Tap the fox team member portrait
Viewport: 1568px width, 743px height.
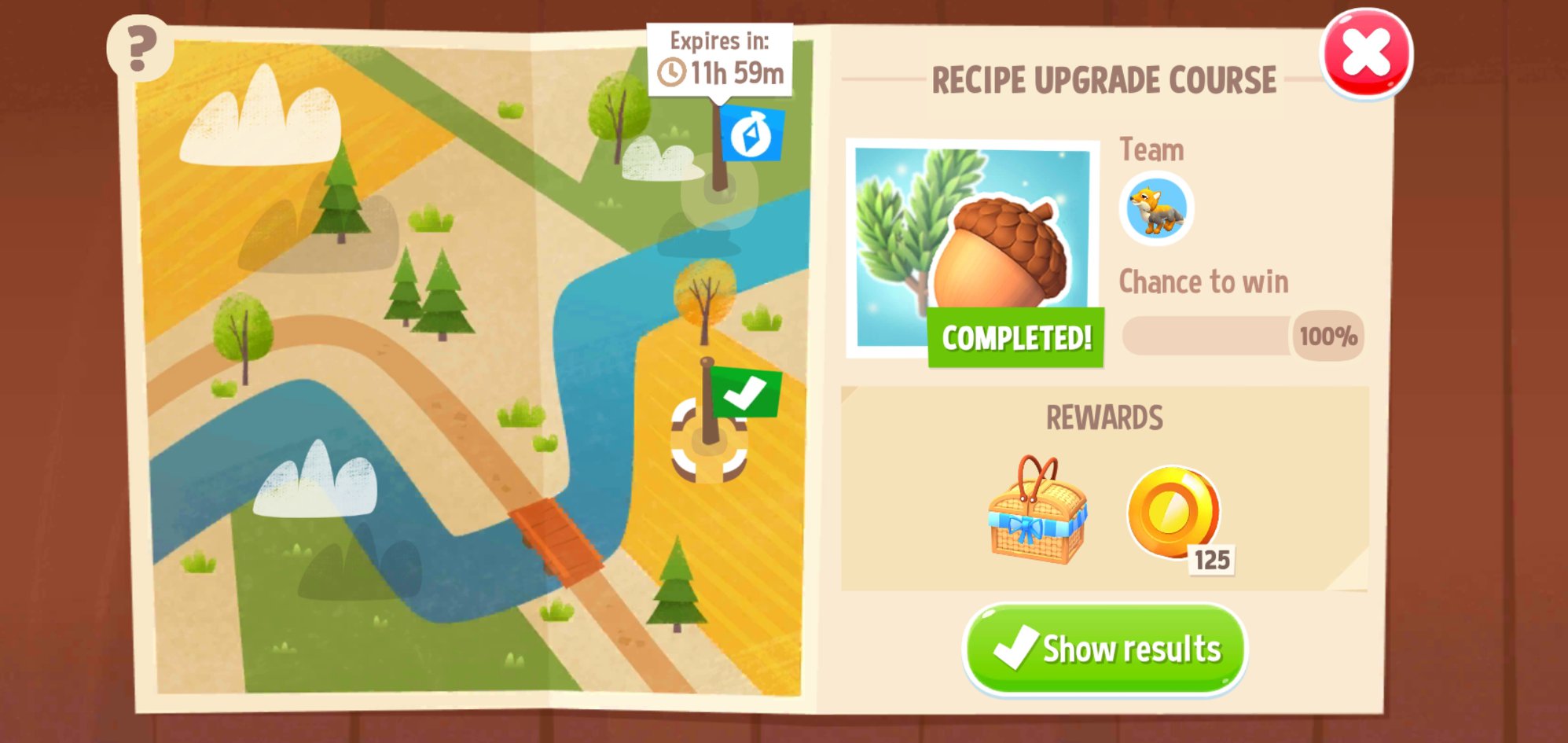[x=1155, y=209]
